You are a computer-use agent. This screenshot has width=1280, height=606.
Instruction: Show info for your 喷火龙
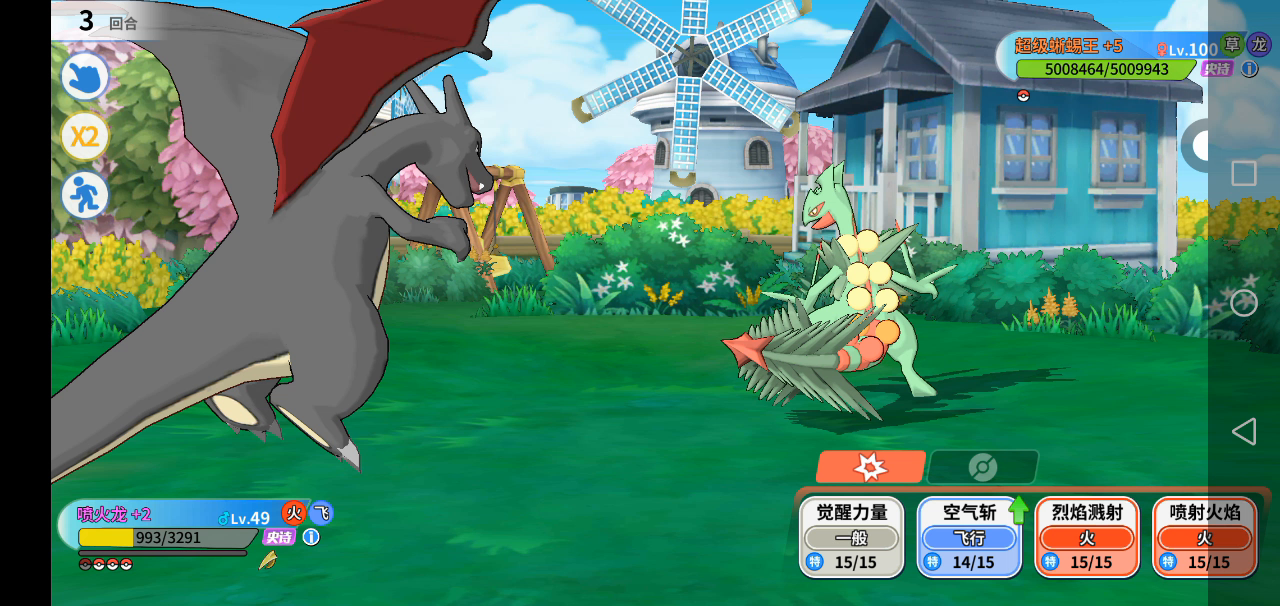click(311, 537)
